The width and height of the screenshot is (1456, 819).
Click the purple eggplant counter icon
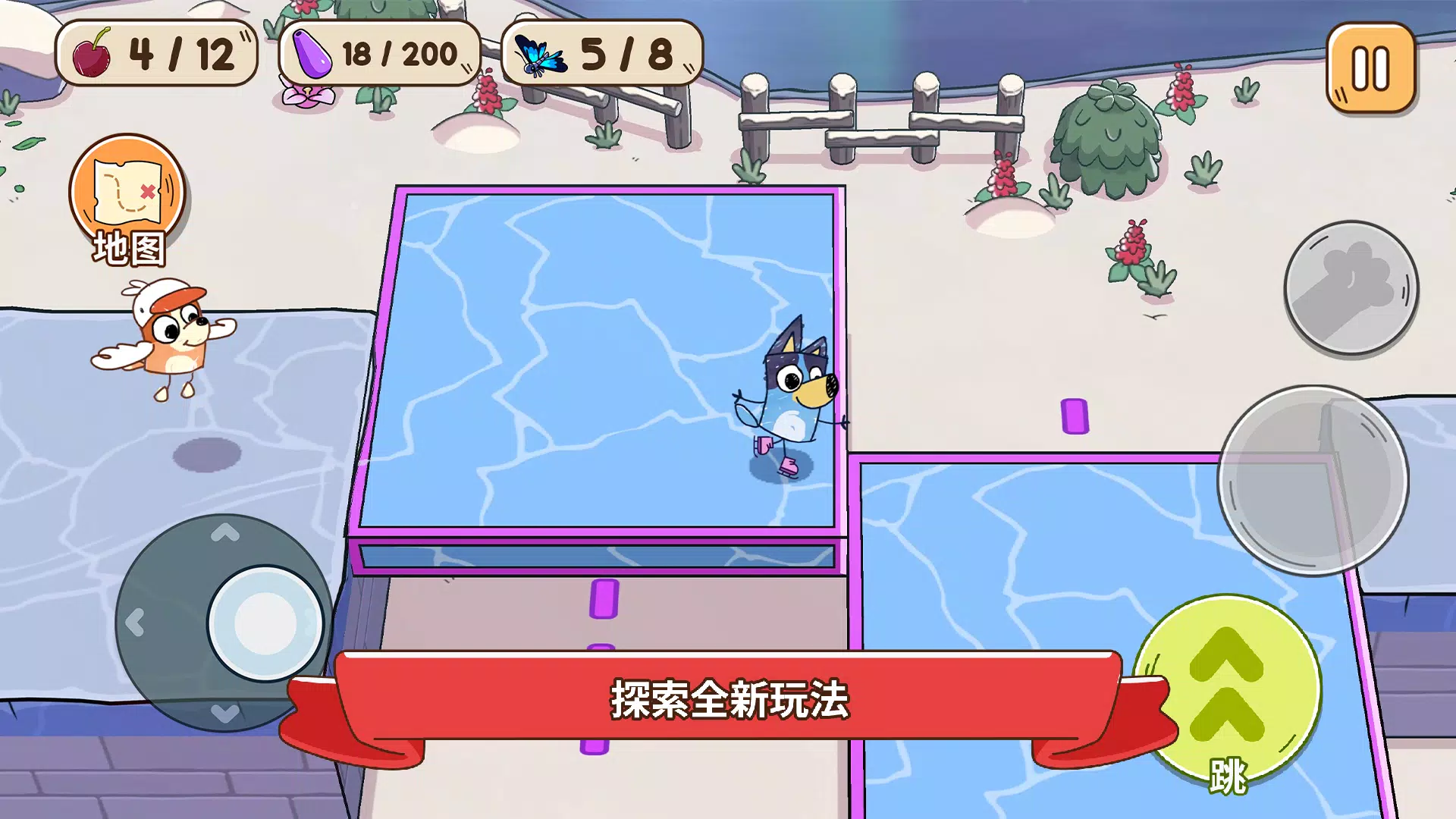(312, 55)
